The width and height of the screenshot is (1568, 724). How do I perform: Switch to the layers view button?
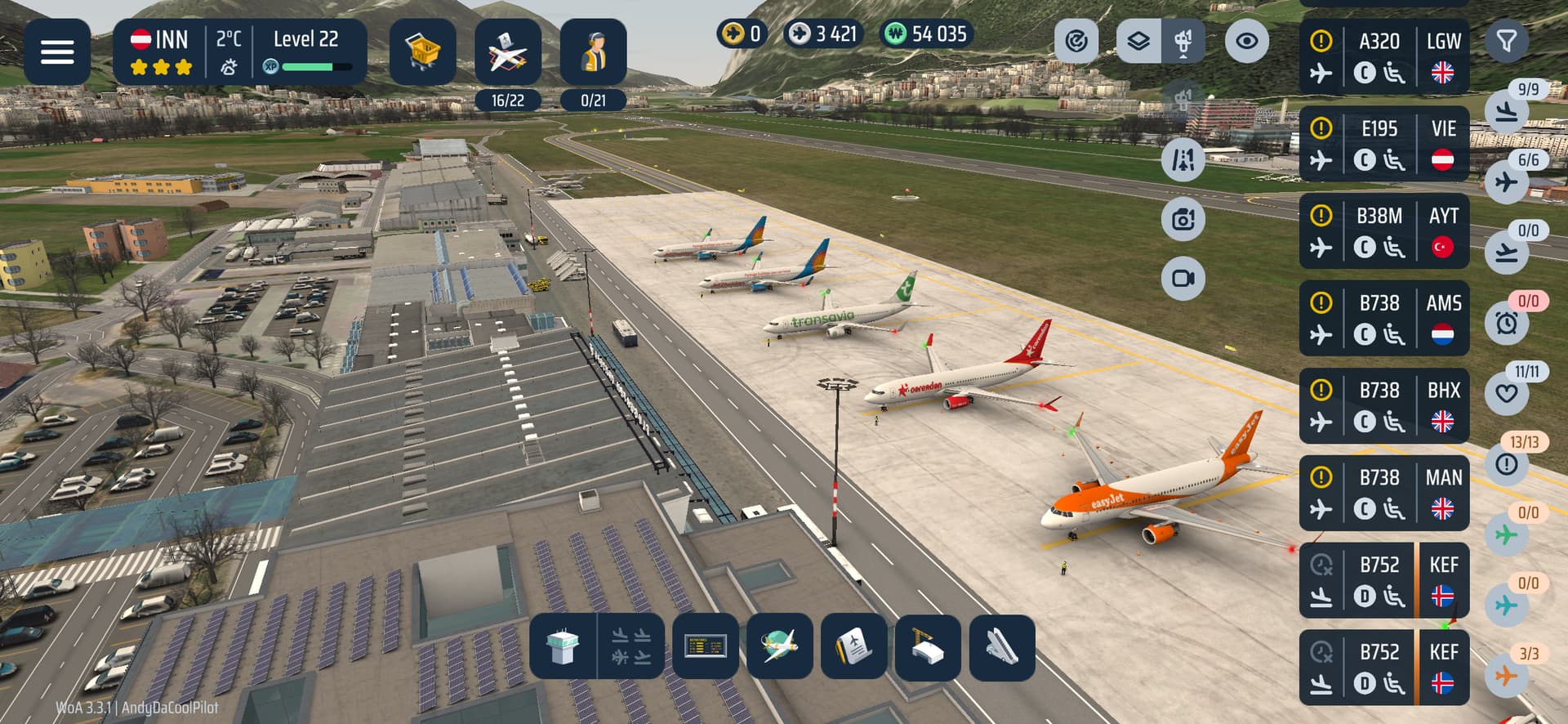tap(1138, 41)
